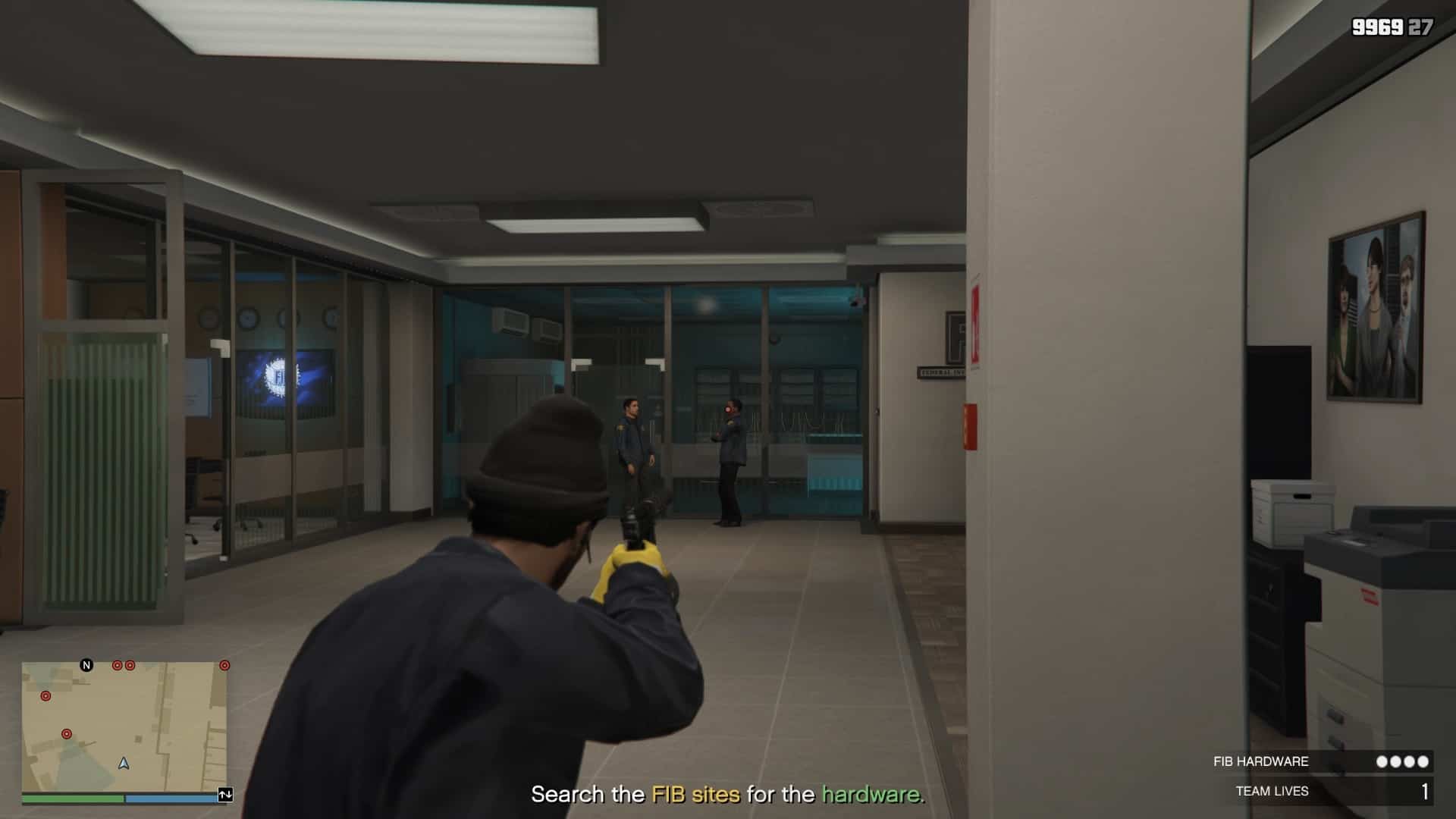Viewport: 1456px width, 819px height.
Task: Click the up-down arrows icon beside minimap
Action: coord(225,795)
